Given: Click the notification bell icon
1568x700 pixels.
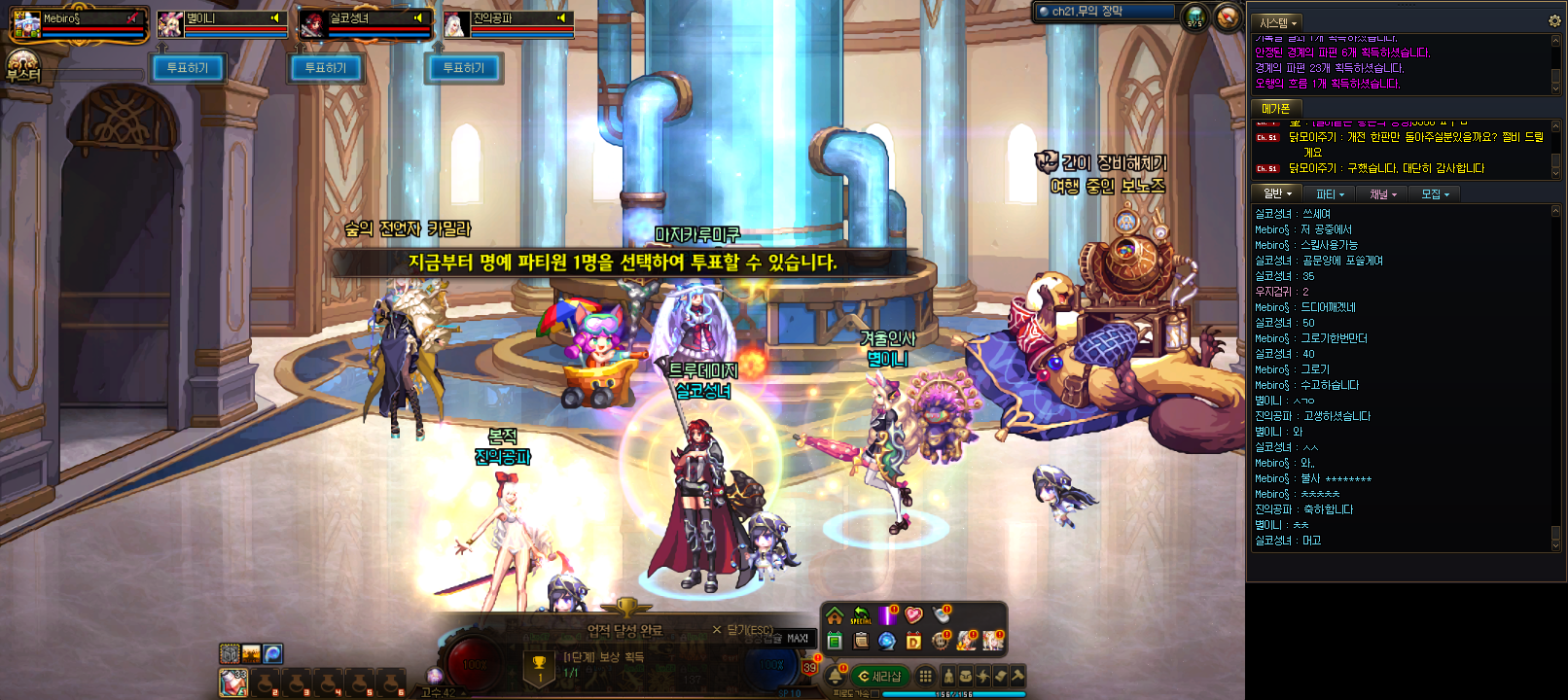Looking at the screenshot, I should (x=835, y=676).
